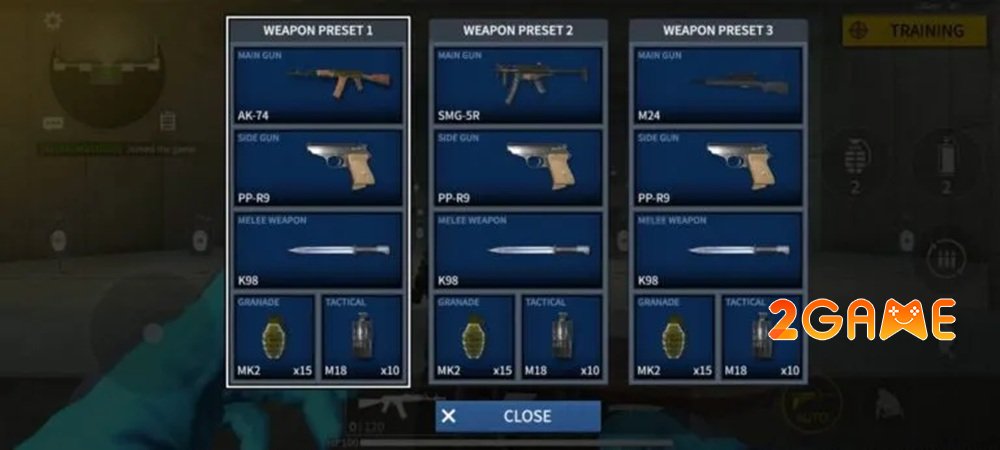Viewport: 1000px width, 450px height.
Task: Choose the M18 tactical slot in Preset 1
Action: tap(361, 337)
